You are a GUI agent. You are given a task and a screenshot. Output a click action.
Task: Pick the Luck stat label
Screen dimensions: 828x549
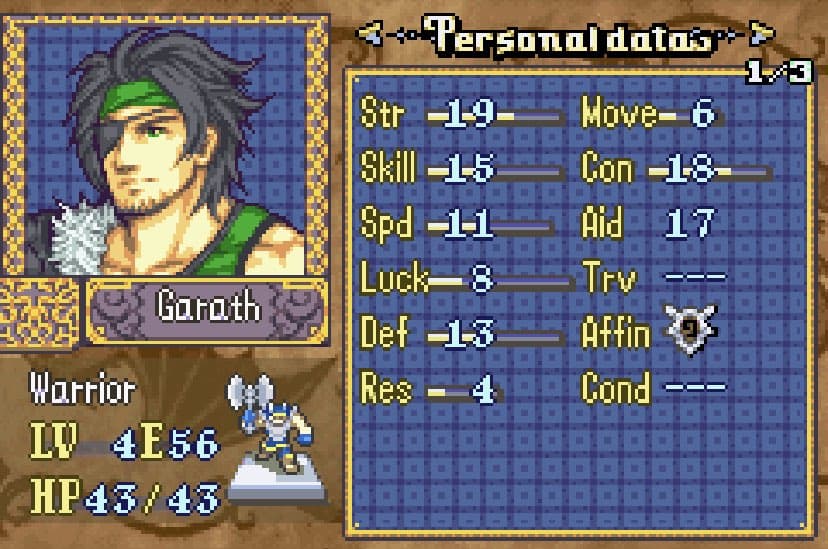[x=393, y=279]
